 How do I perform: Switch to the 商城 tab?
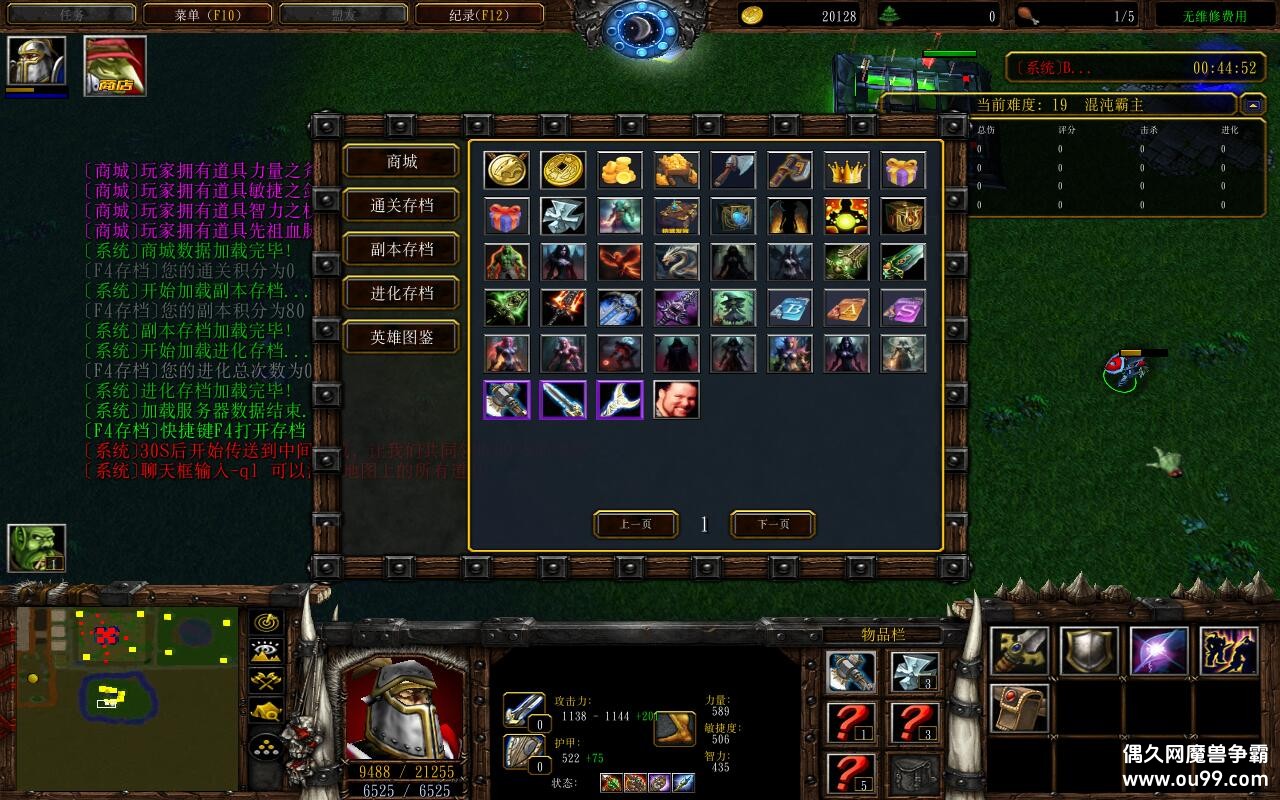tap(401, 162)
